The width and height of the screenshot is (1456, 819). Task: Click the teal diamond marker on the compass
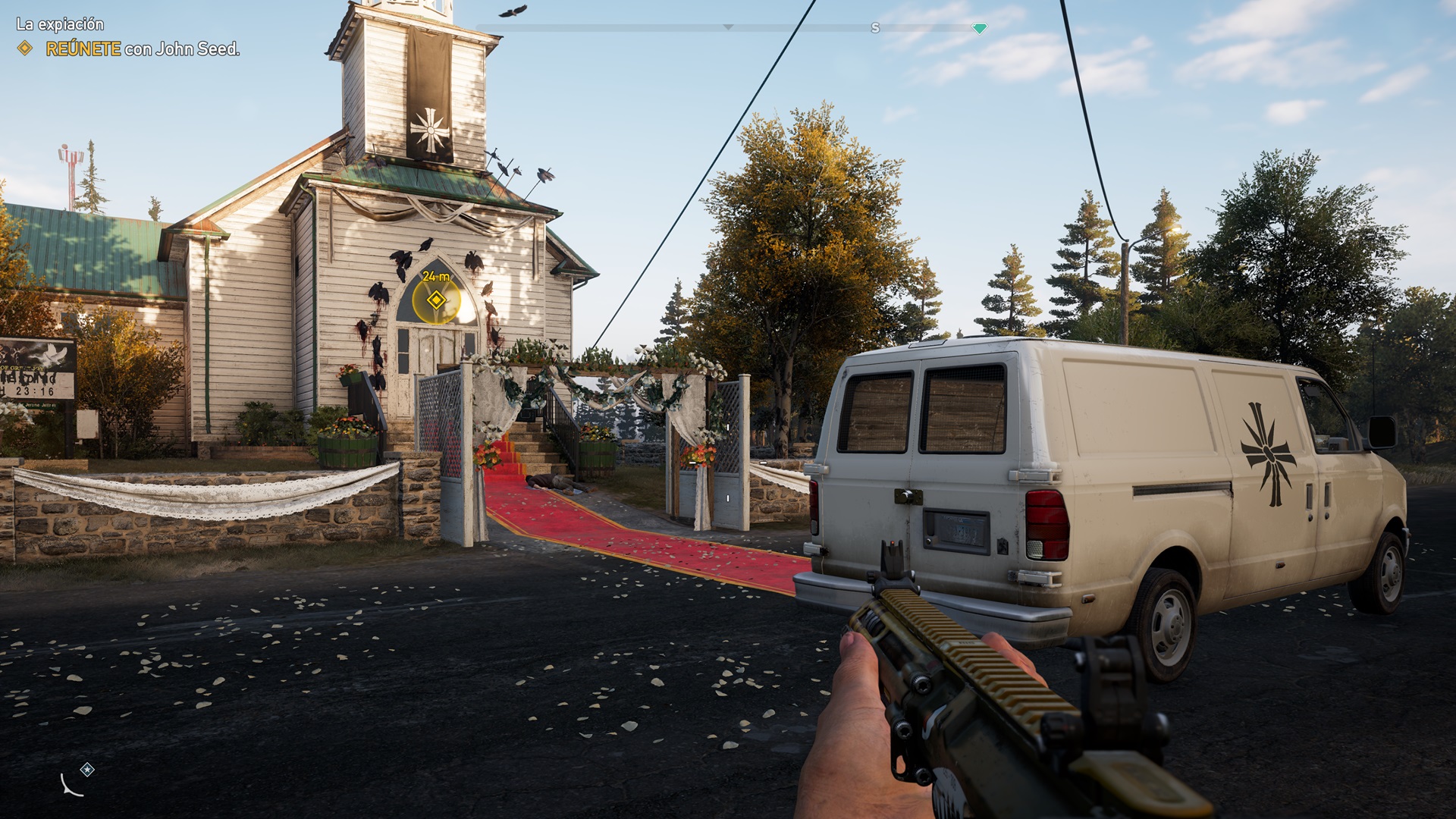[979, 29]
